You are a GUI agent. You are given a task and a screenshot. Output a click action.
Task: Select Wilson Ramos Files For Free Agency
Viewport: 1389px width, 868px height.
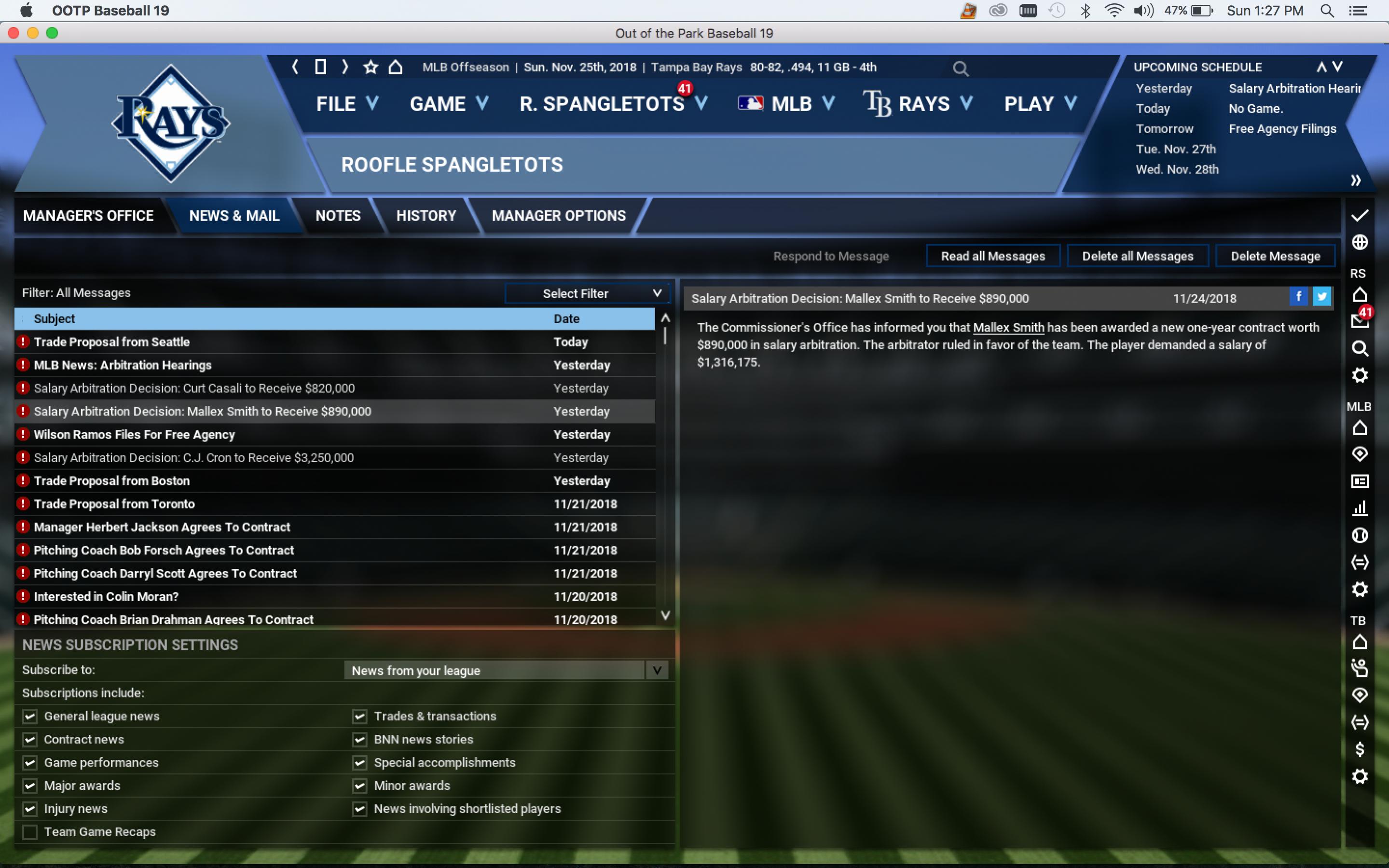coord(134,435)
